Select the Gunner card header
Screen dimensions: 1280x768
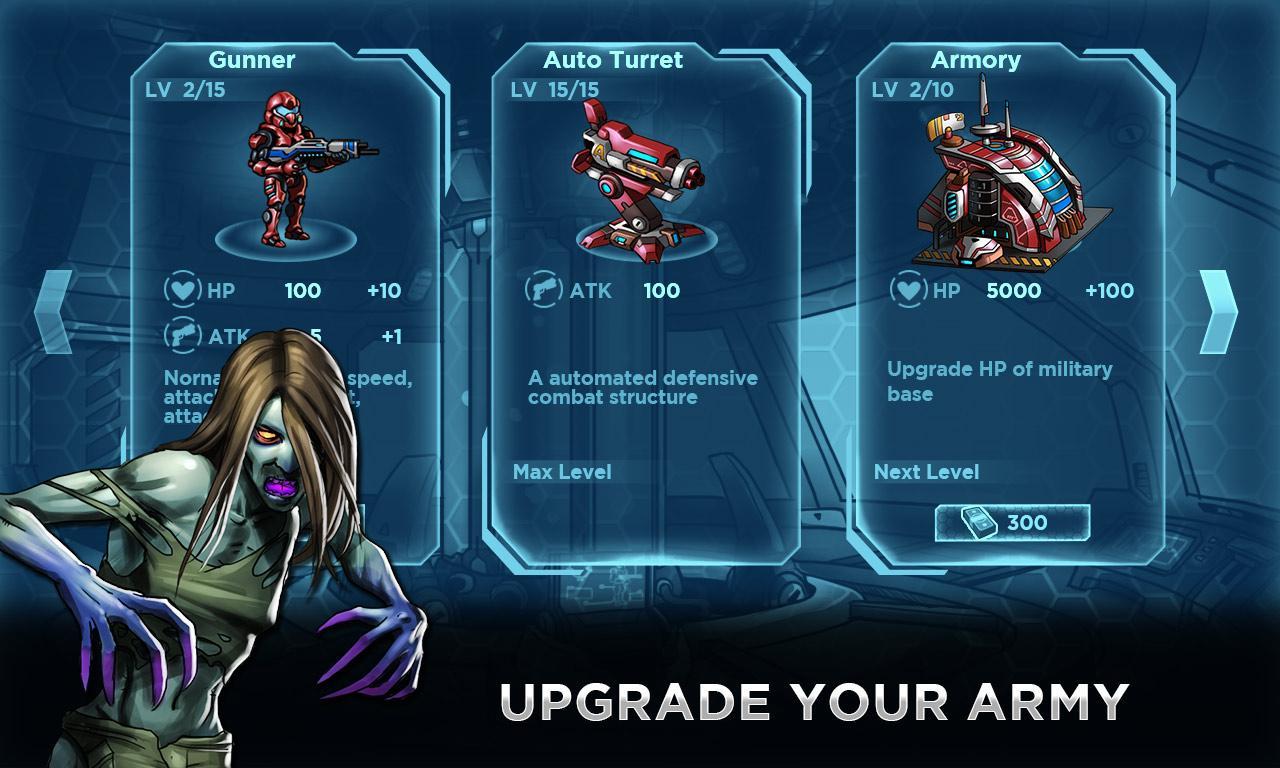pos(252,60)
